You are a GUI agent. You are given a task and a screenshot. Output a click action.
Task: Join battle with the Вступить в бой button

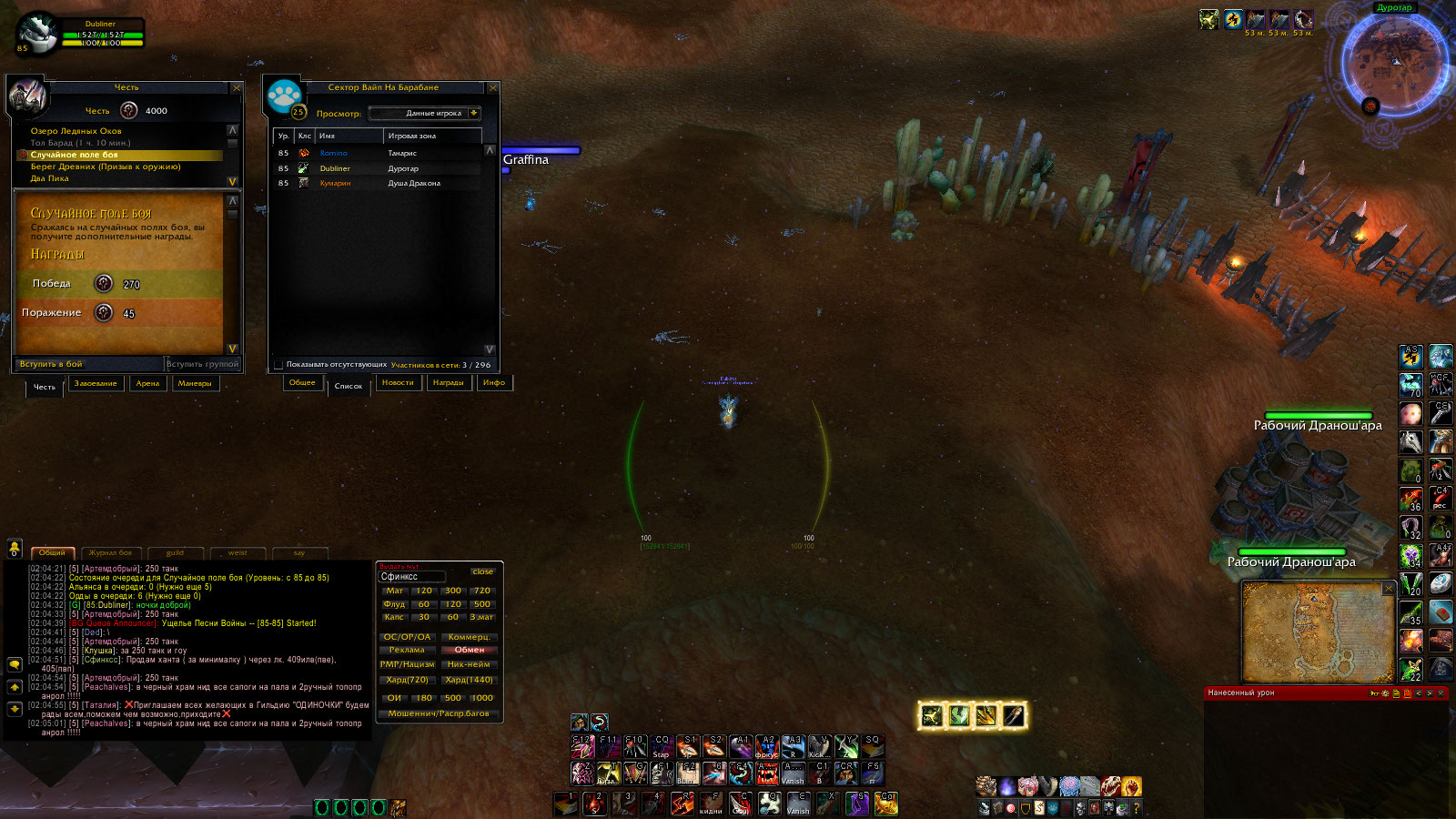pyautogui.click(x=52, y=364)
